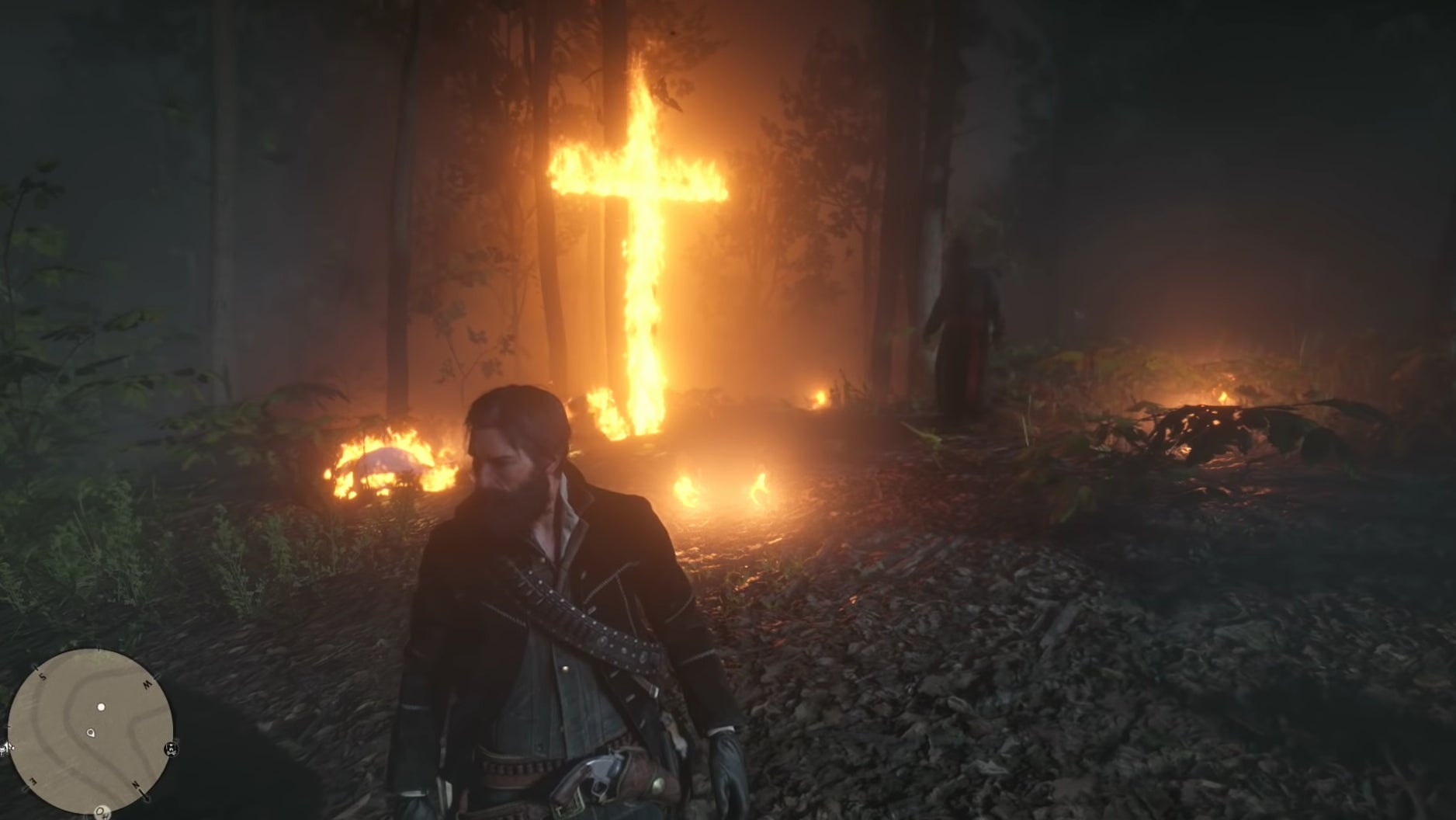
Task: Click the waypoint pin marker on minimap
Action: 91,734
